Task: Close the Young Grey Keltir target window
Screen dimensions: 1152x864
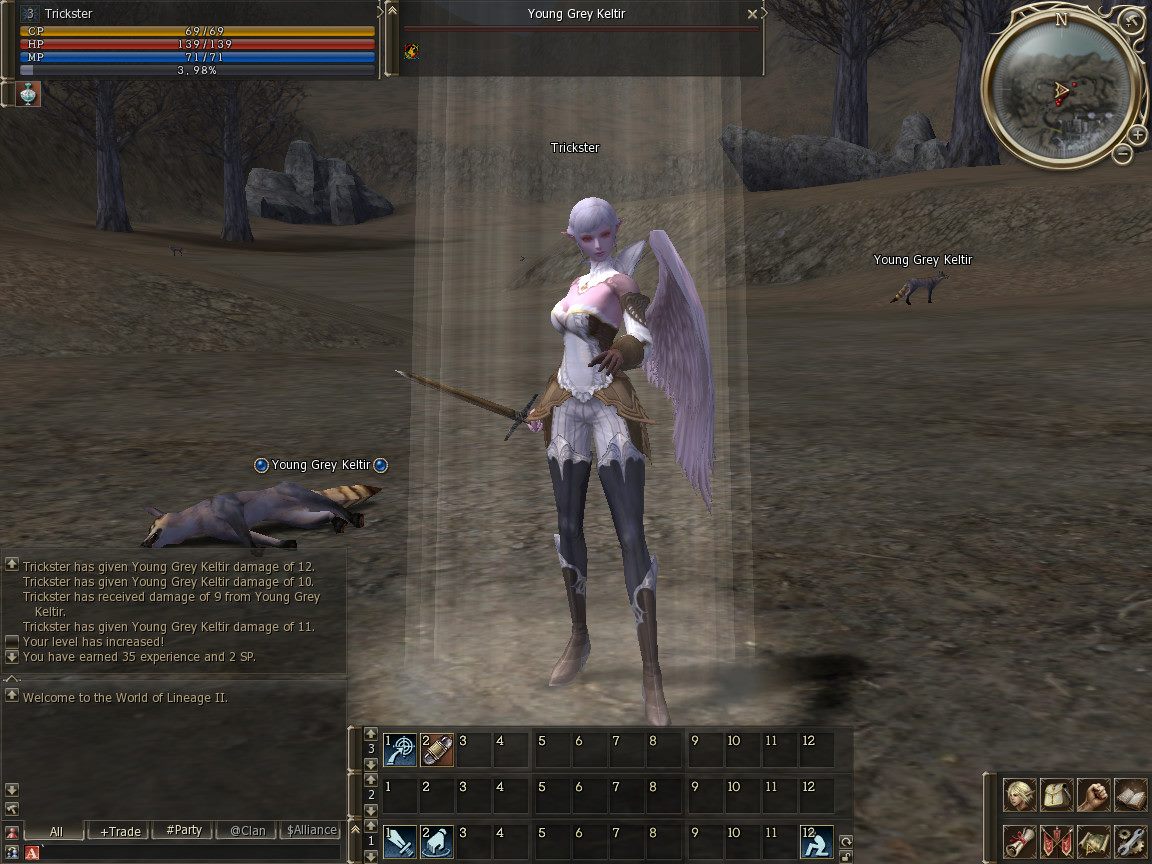Action: 752,14
